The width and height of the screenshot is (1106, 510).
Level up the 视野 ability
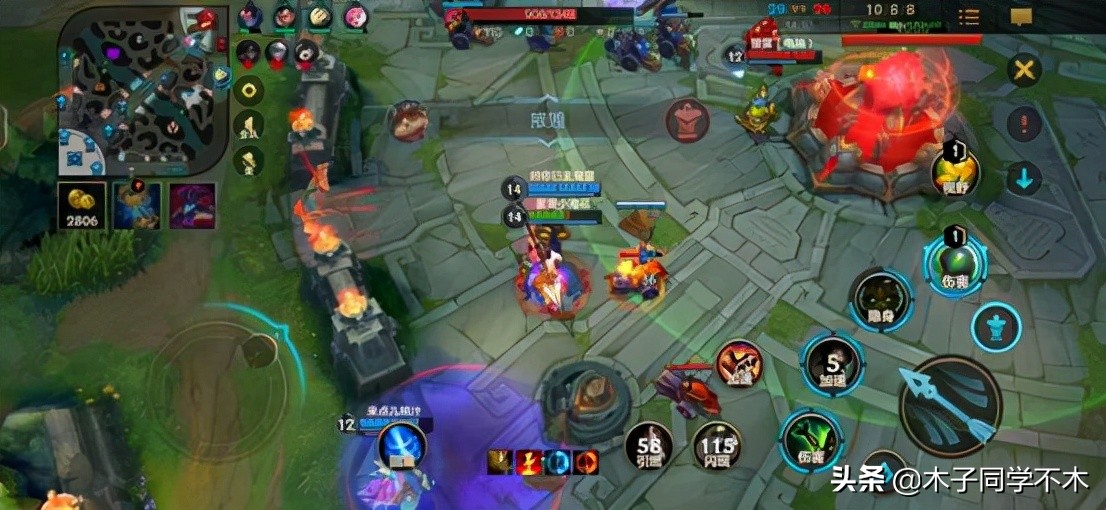point(954,171)
